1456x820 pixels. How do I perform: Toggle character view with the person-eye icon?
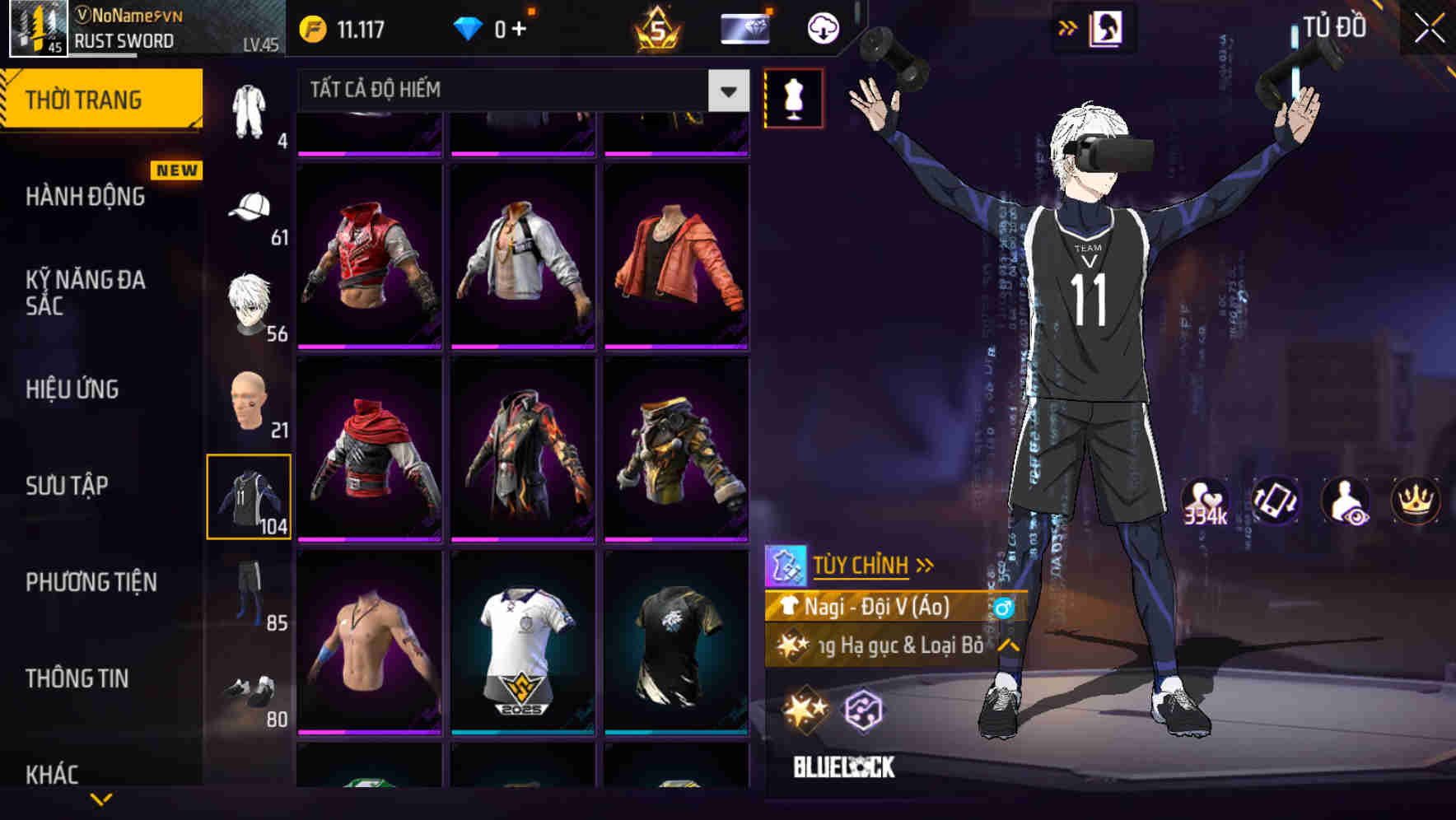click(1346, 501)
